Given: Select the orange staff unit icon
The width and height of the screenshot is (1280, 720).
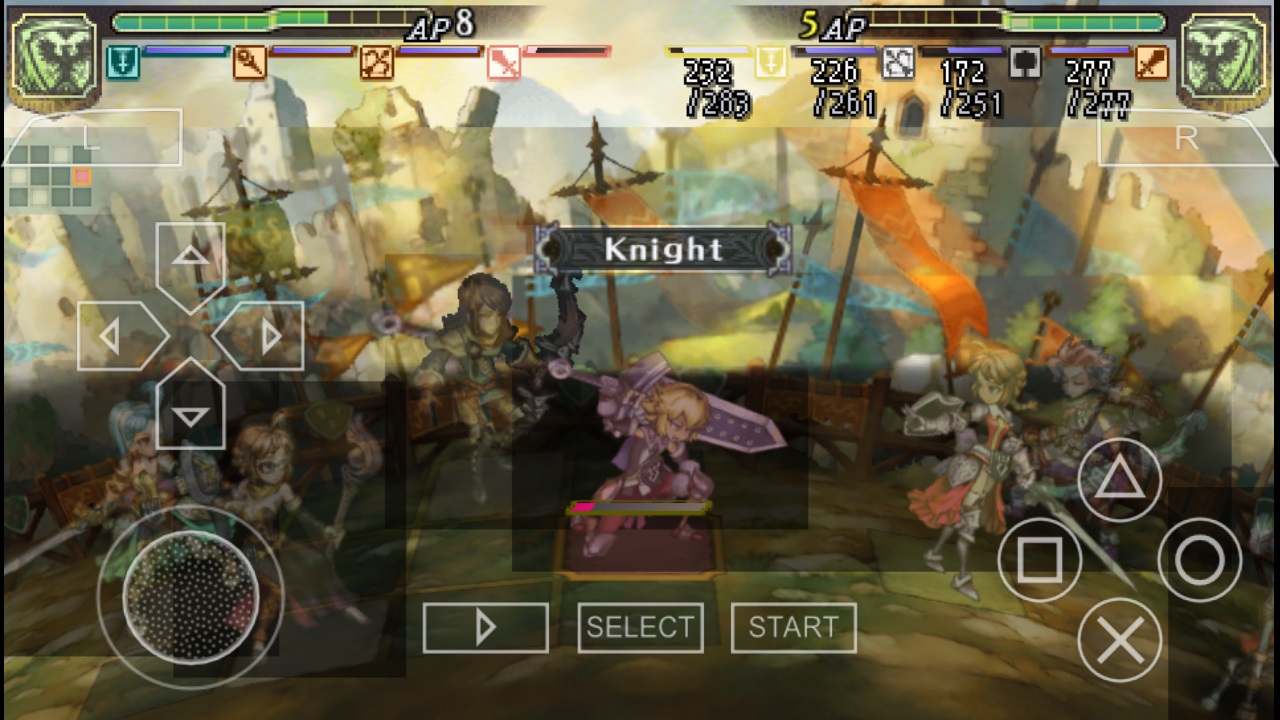Looking at the screenshot, I should pos(250,63).
